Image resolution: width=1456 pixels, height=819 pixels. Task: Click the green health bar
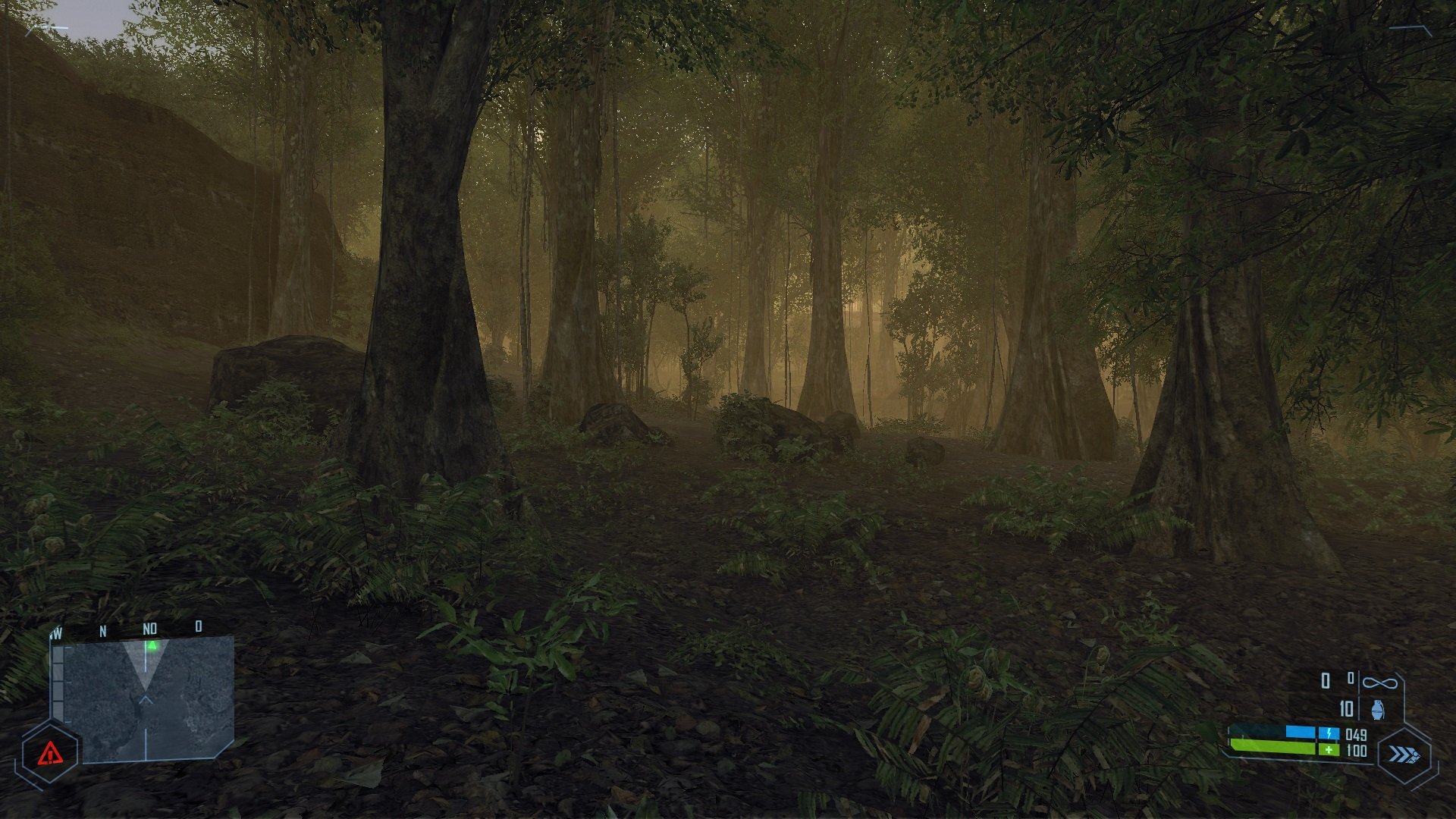(1273, 745)
